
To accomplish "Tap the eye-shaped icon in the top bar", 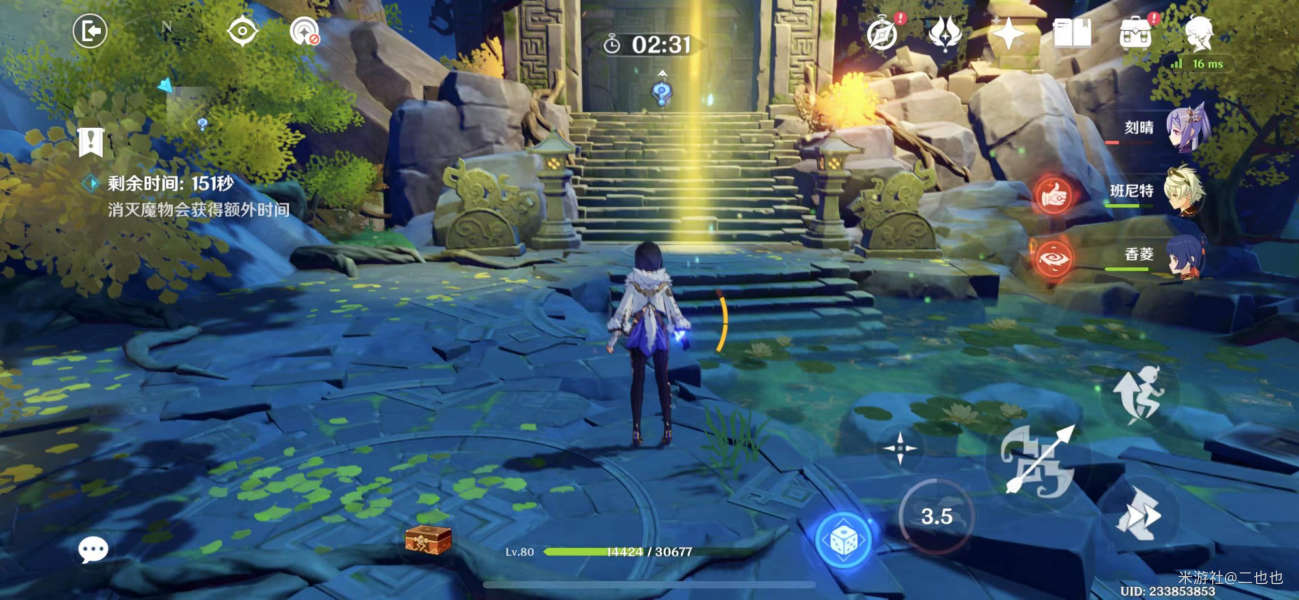I will click(x=242, y=32).
